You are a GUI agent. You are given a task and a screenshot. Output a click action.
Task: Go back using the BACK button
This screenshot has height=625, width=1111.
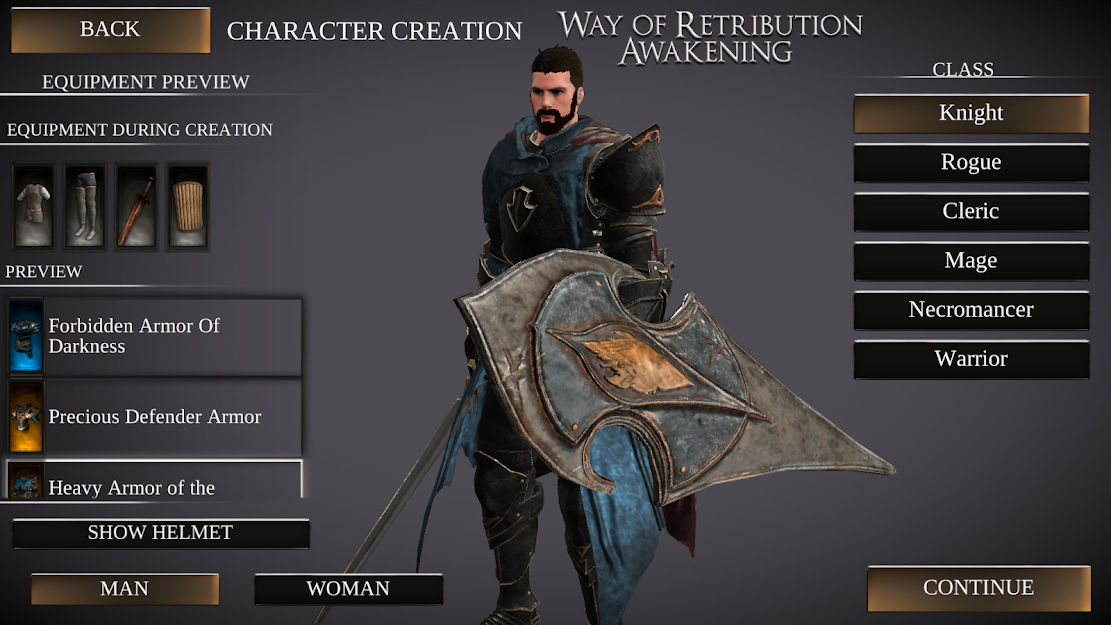[x=110, y=30]
